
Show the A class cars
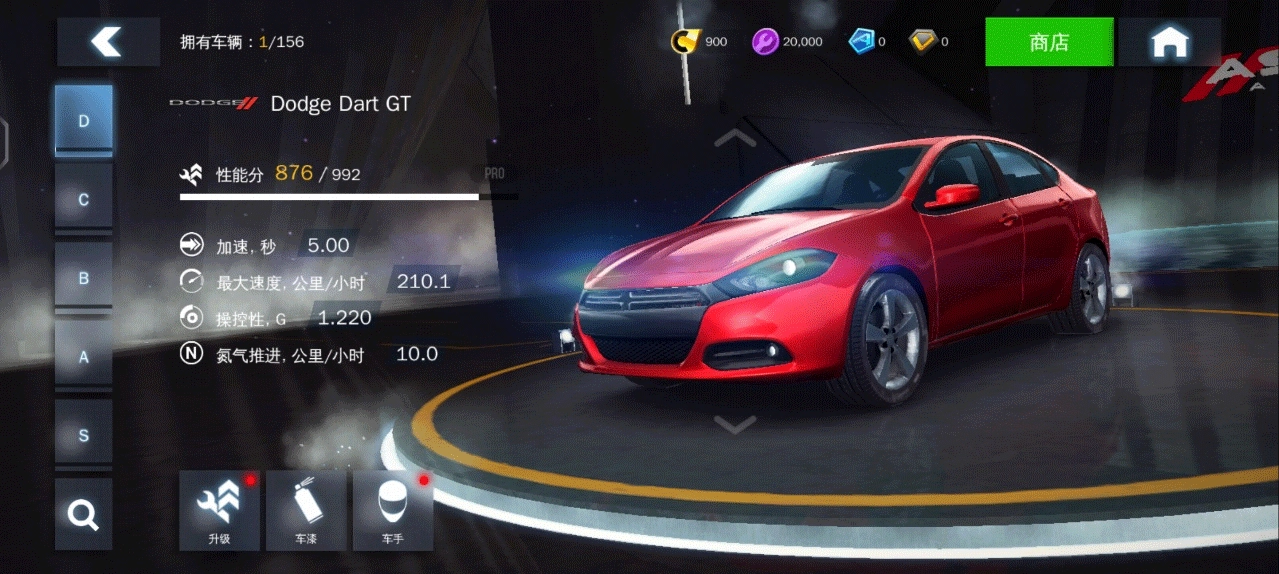[84, 357]
